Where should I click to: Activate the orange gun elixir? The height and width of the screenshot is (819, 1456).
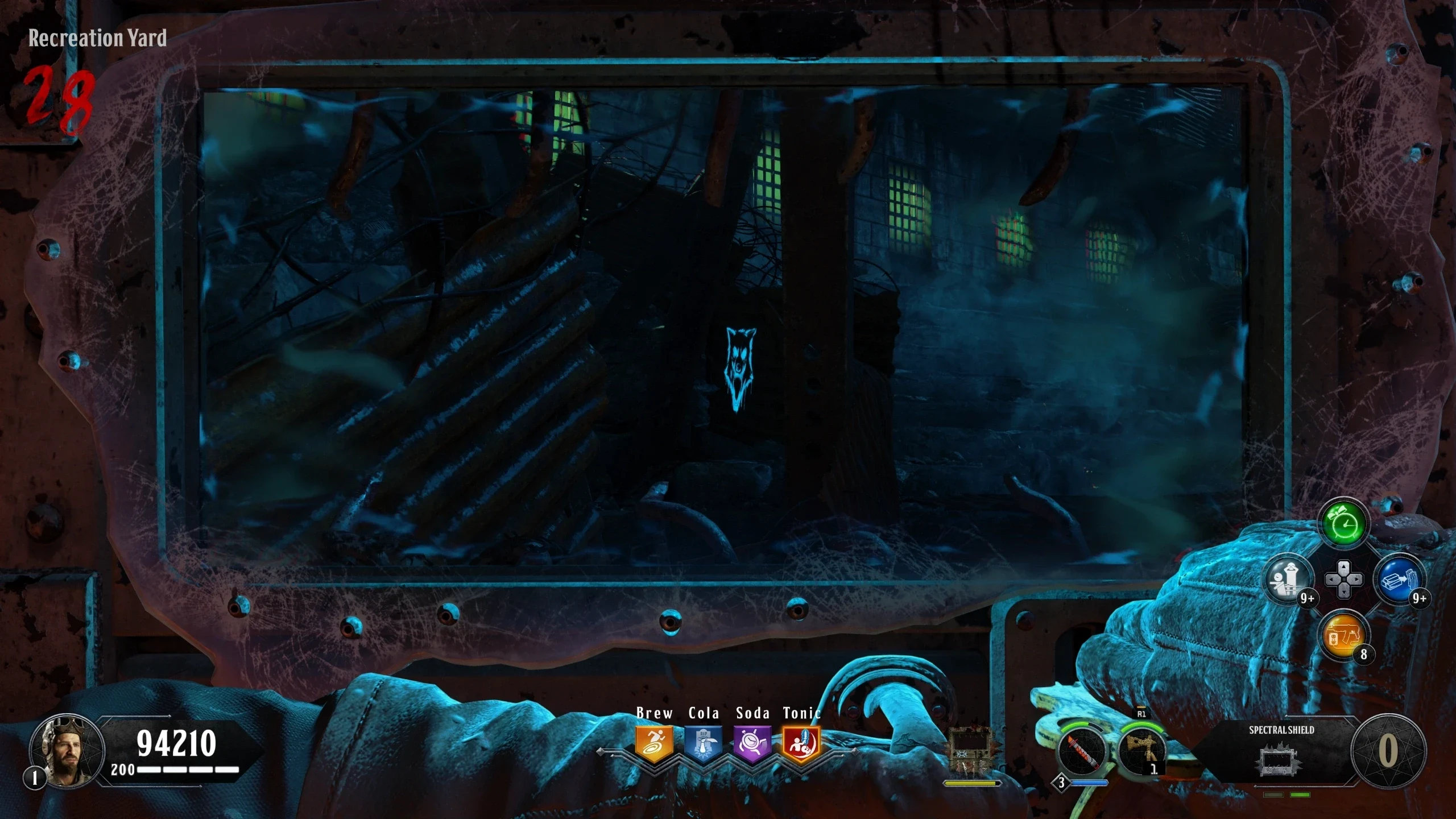pos(1344,635)
